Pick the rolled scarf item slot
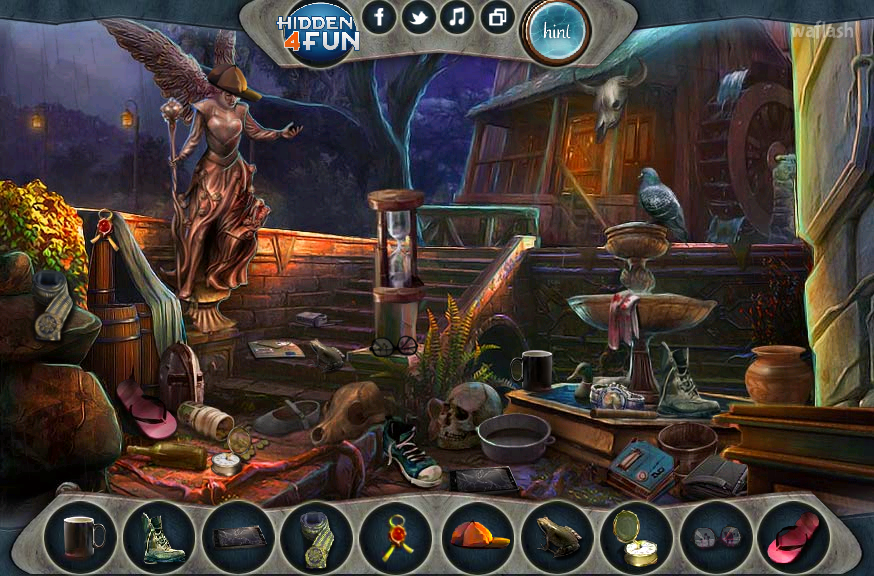The image size is (874, 576). click(317, 537)
